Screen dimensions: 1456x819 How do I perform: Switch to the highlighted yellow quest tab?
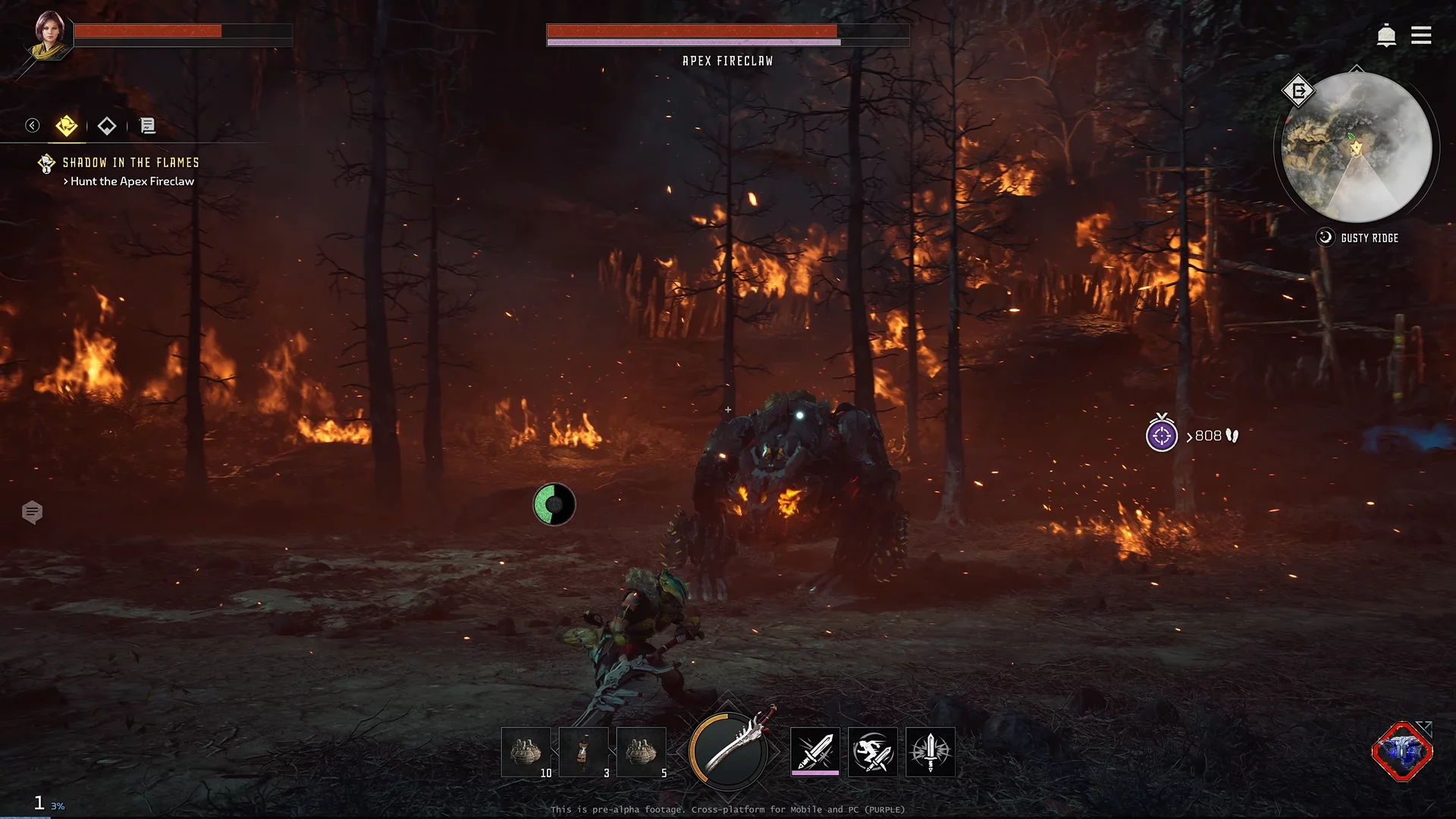(67, 126)
